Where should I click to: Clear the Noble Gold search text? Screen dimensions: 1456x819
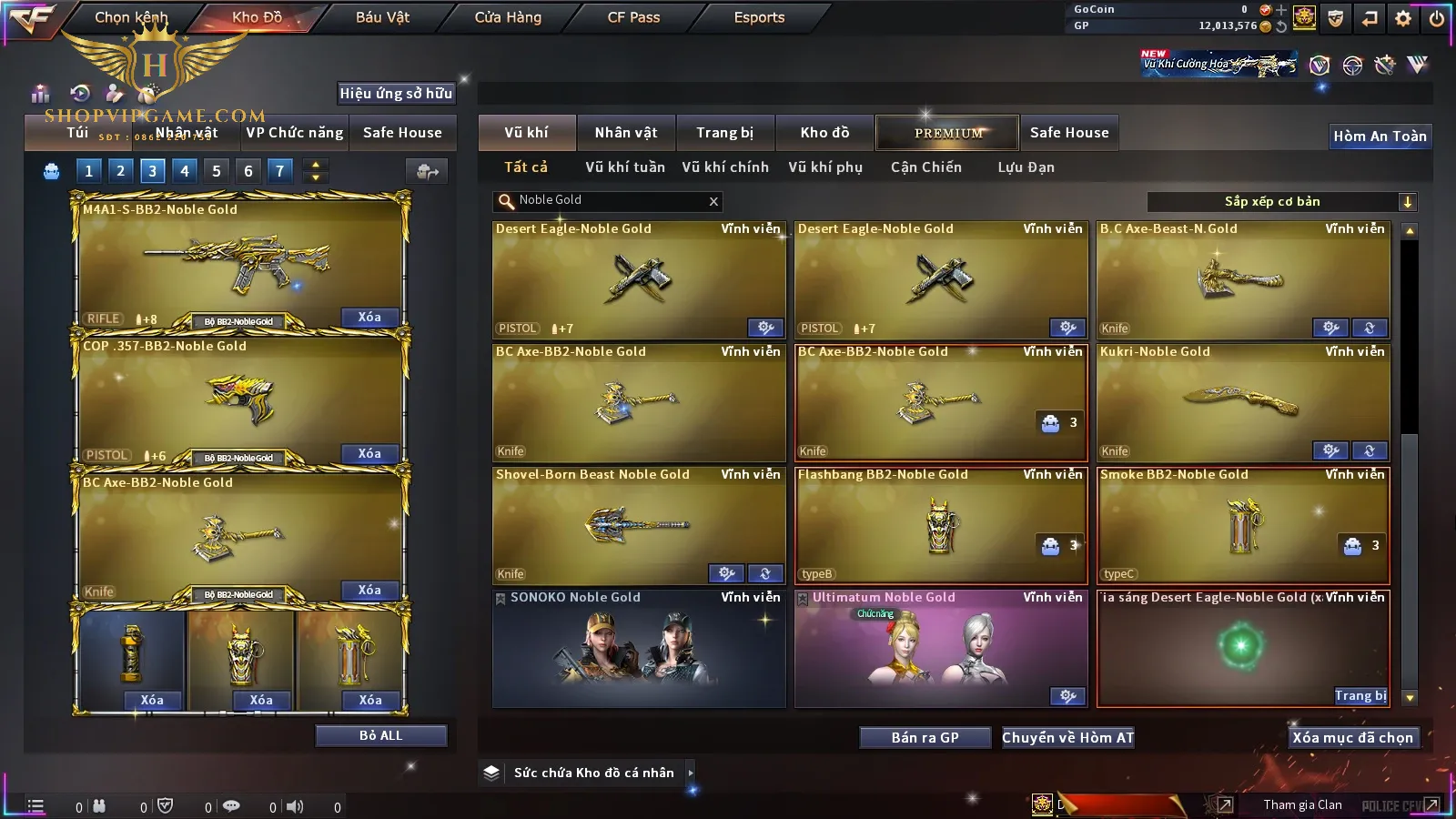pos(713,201)
